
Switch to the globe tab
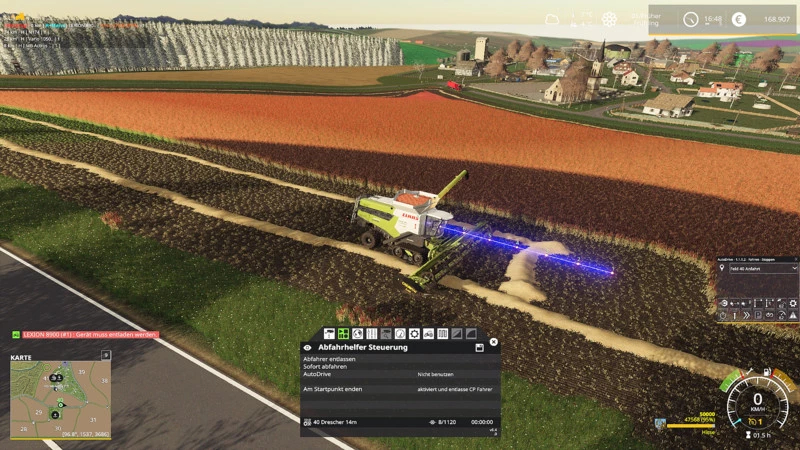coord(357,333)
